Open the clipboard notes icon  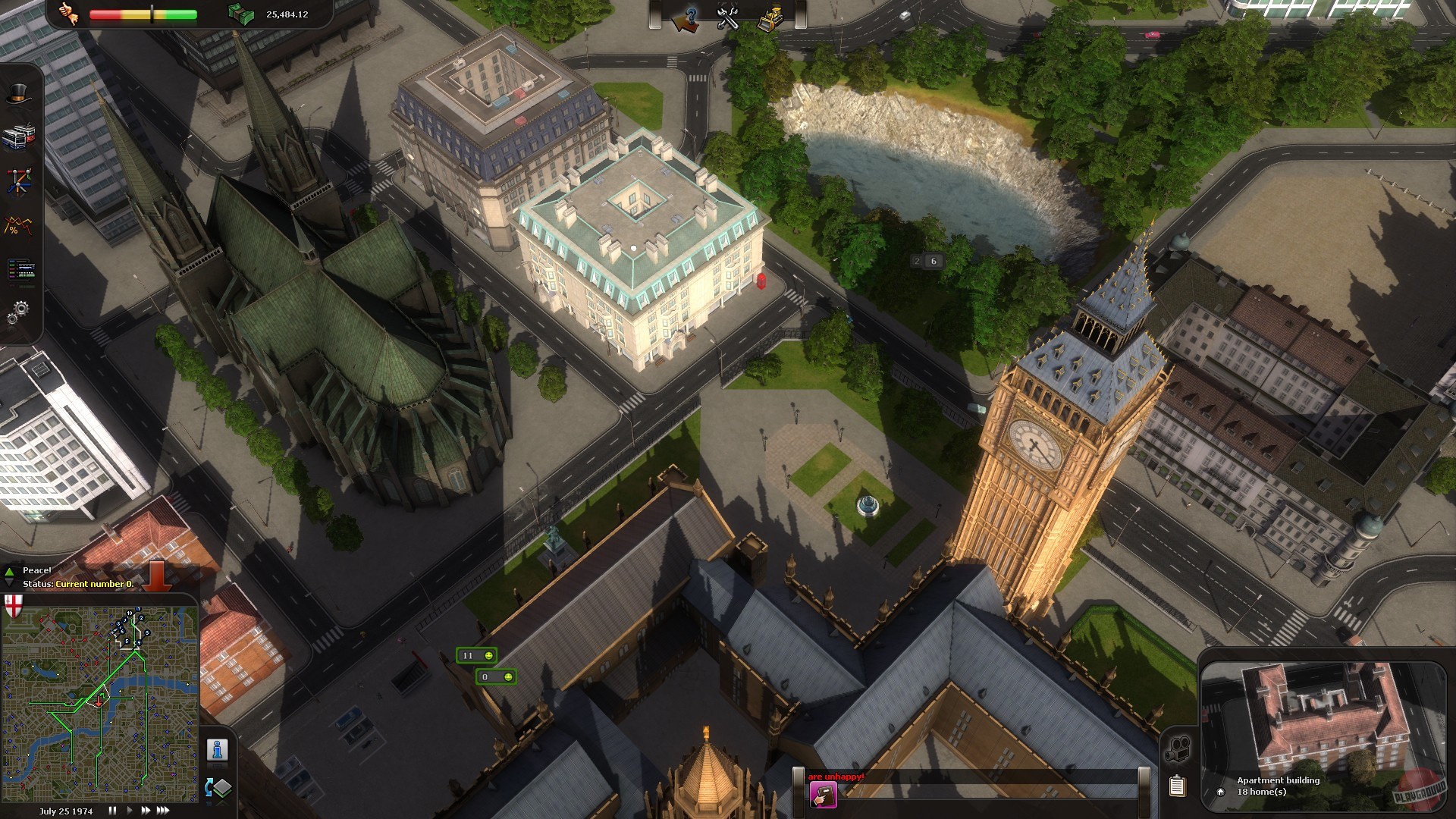click(x=1177, y=786)
